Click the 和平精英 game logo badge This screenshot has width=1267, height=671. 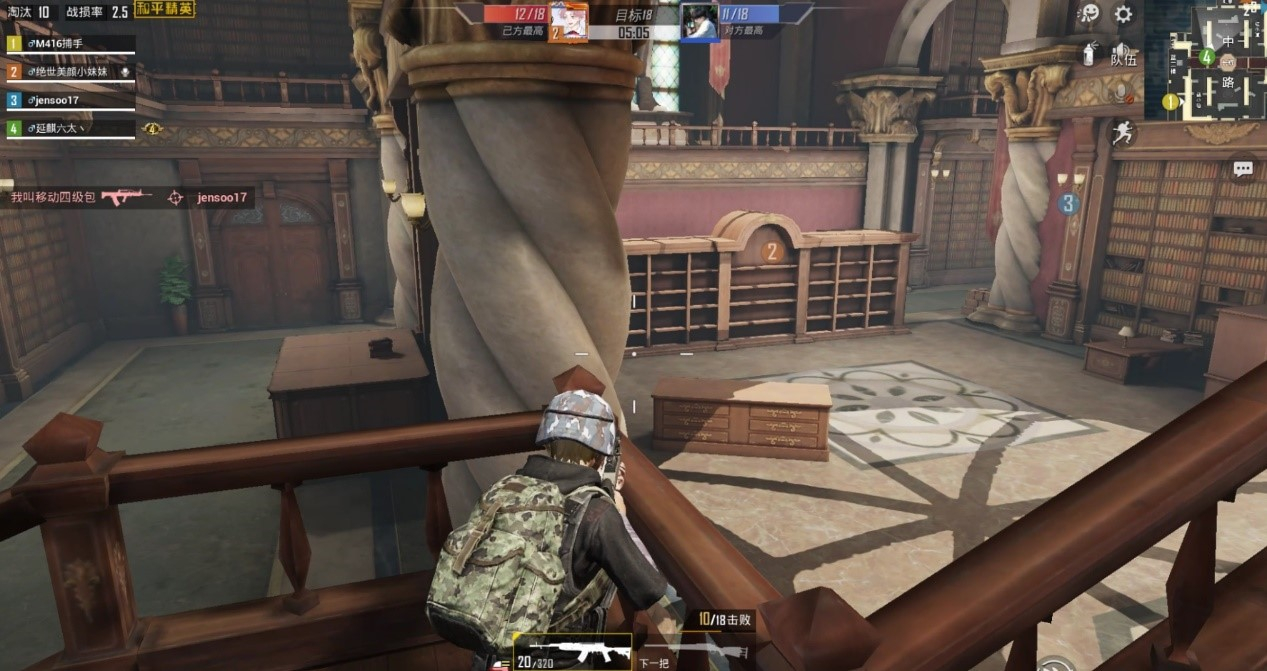[x=165, y=9]
